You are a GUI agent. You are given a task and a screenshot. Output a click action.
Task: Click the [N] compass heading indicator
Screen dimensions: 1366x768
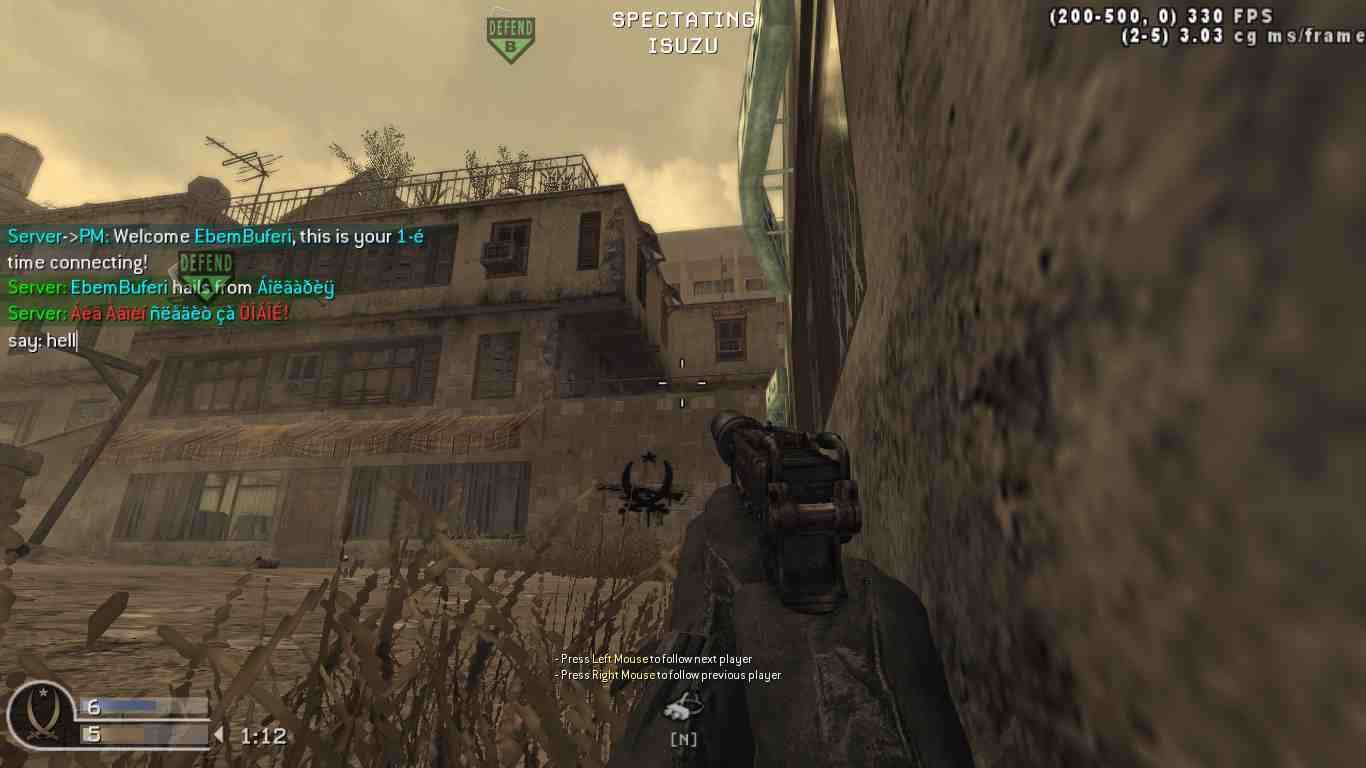(x=683, y=740)
